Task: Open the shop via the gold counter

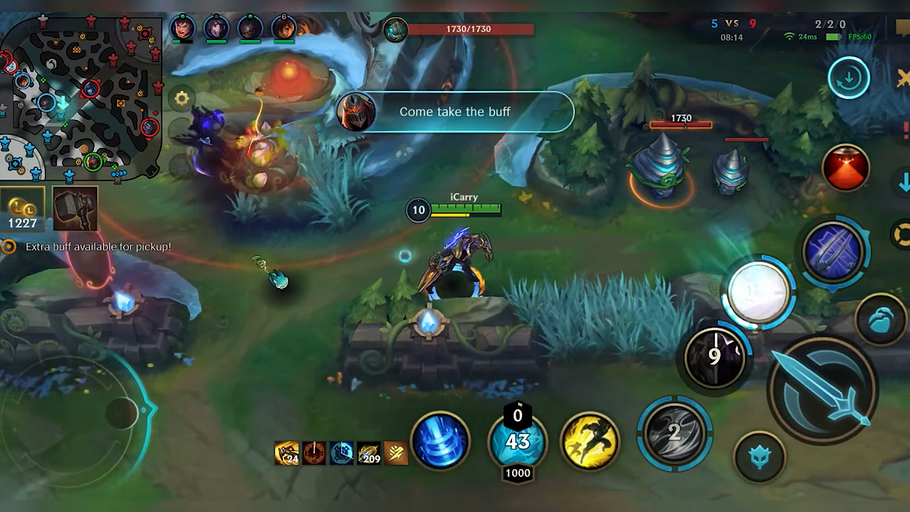Action: pos(22,208)
